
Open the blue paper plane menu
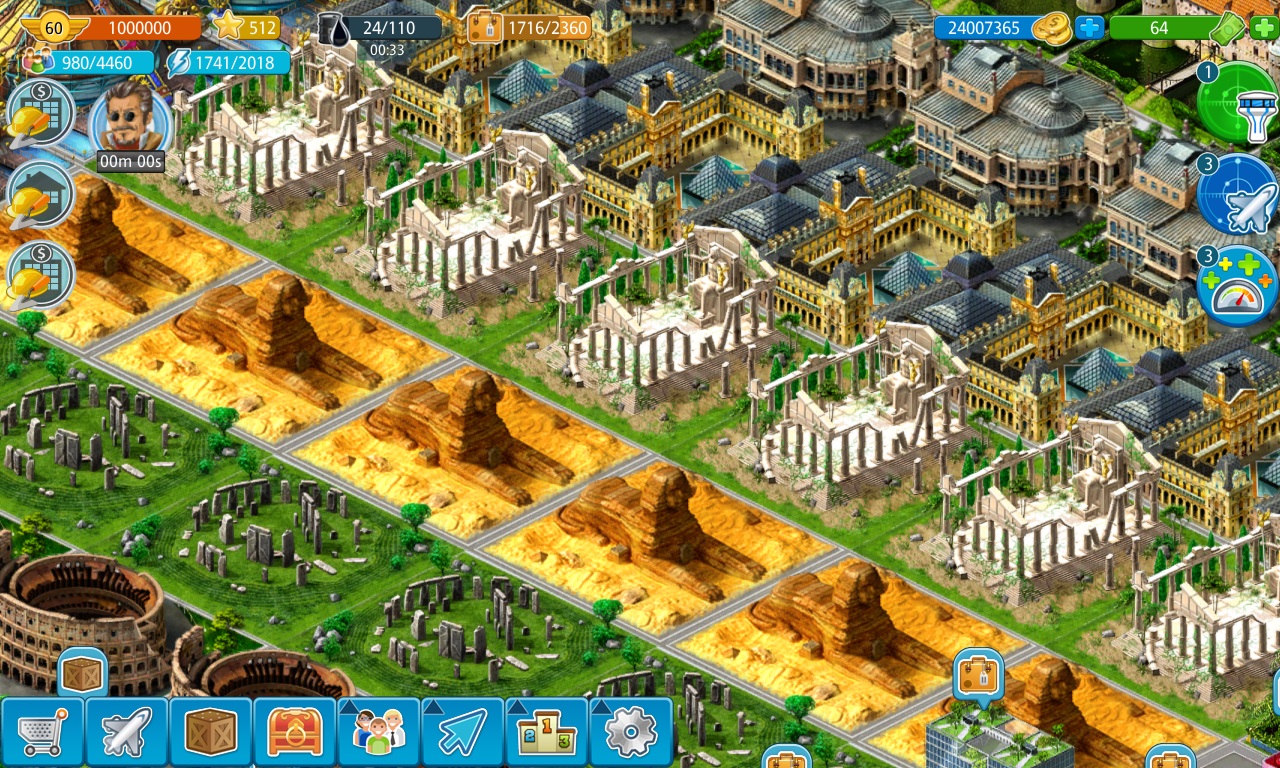[462, 733]
